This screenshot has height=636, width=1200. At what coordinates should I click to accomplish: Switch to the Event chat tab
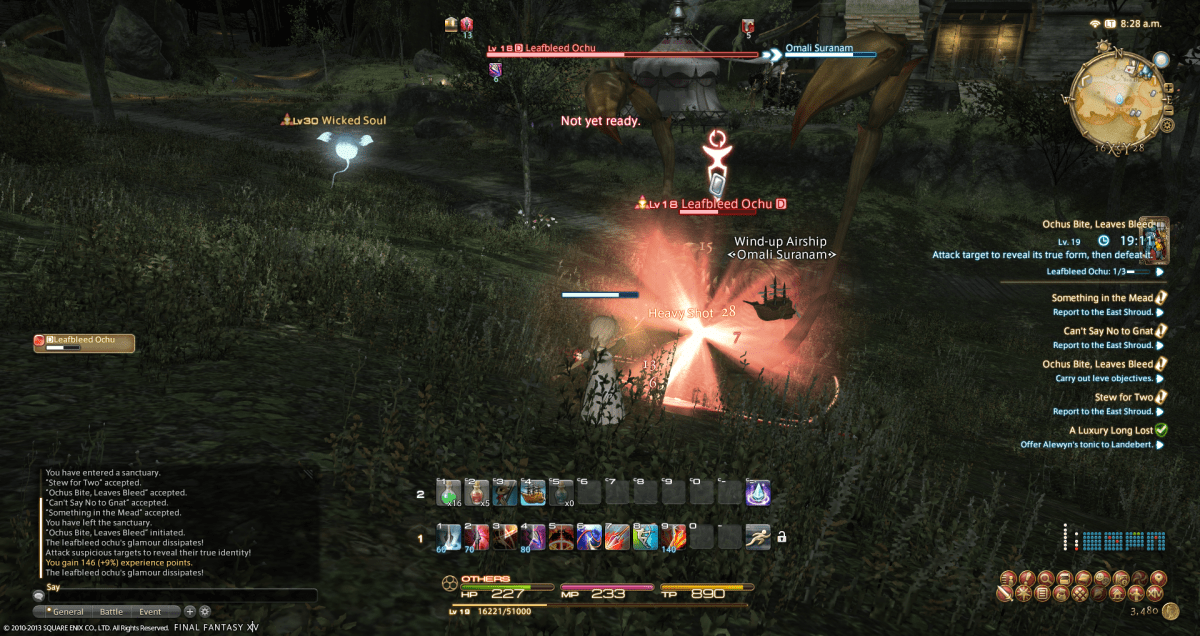150,611
